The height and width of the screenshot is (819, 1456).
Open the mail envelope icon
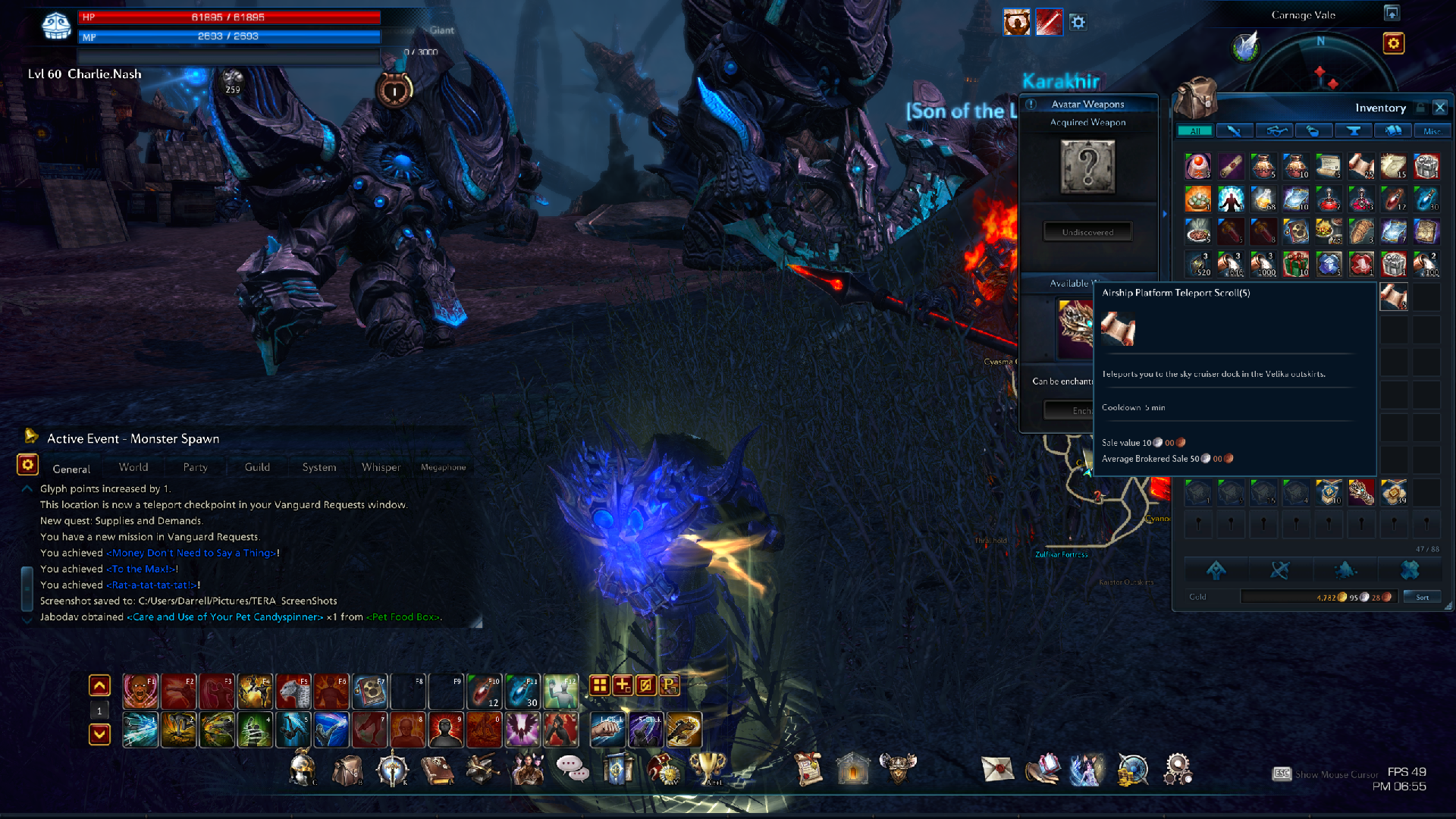click(997, 769)
